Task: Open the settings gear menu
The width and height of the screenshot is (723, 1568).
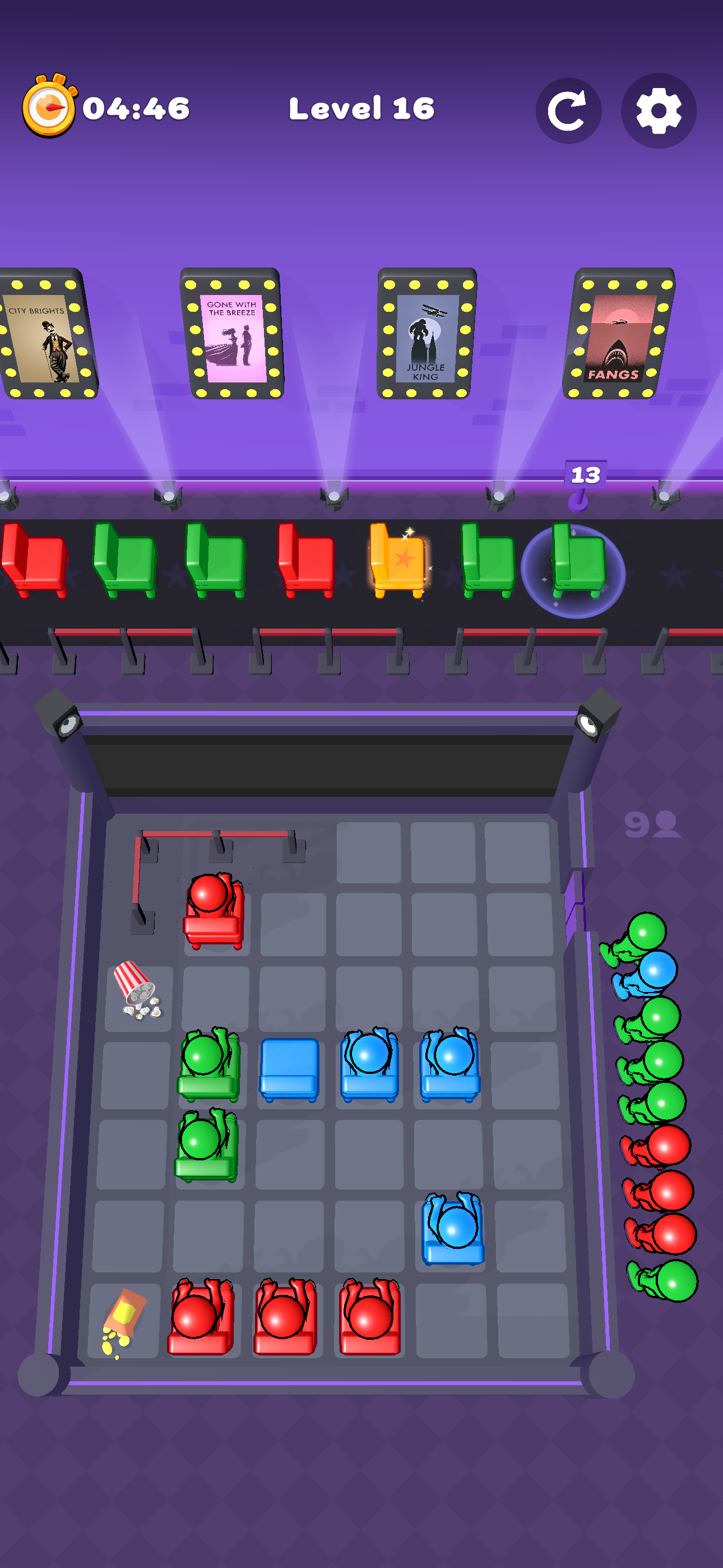Action: (659, 111)
